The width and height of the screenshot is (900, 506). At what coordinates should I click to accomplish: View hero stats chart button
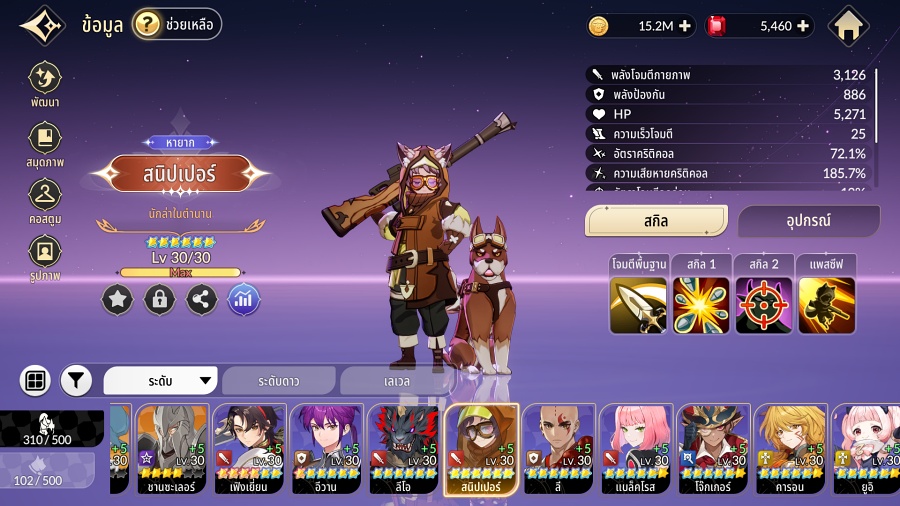coord(244,299)
